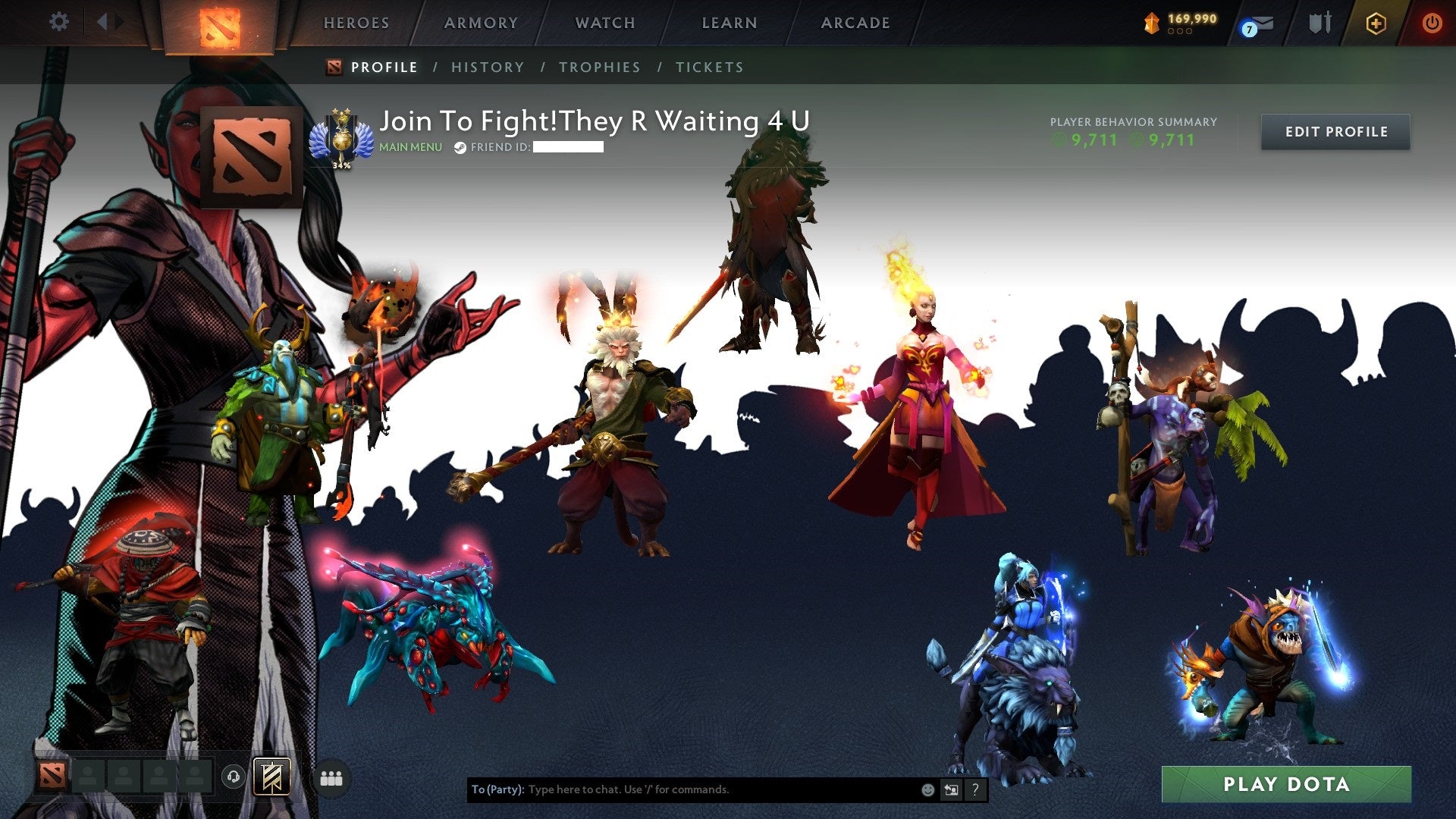1456x819 pixels.
Task: Click the green 9,711 behavior score
Action: [x=1094, y=140]
